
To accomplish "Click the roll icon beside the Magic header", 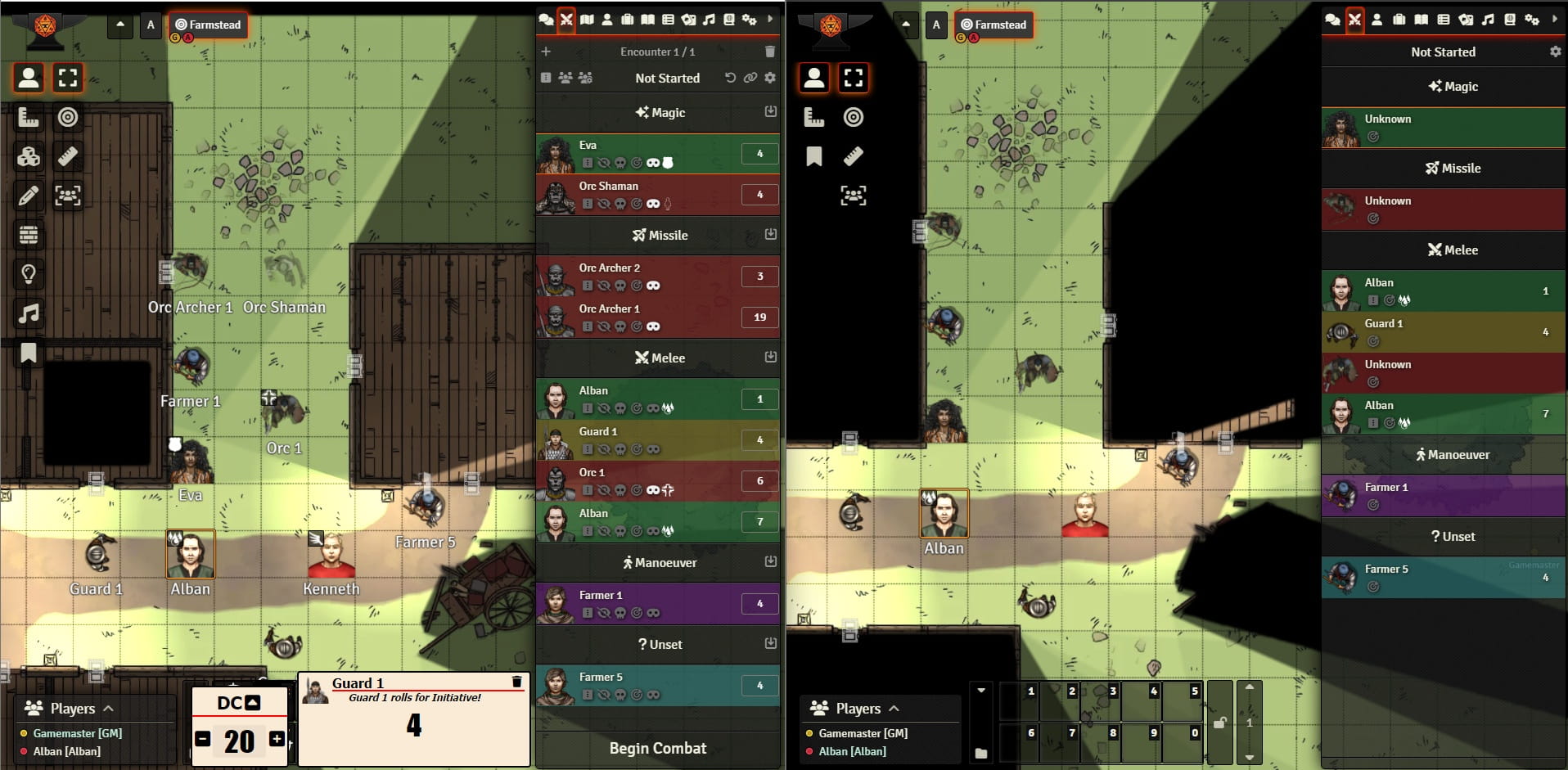I will 770,111.
